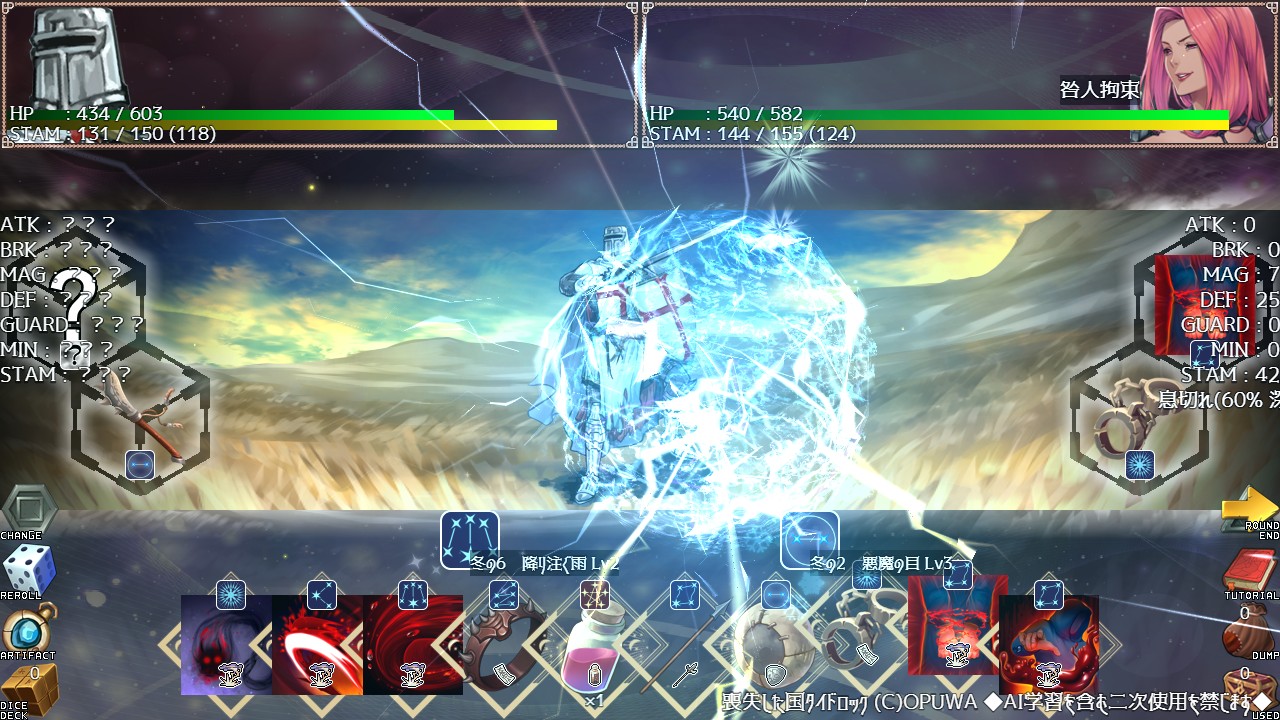Reroll using the white dice icon
Image resolution: width=1280 pixels, height=720 pixels.
pyautogui.click(x=27, y=570)
